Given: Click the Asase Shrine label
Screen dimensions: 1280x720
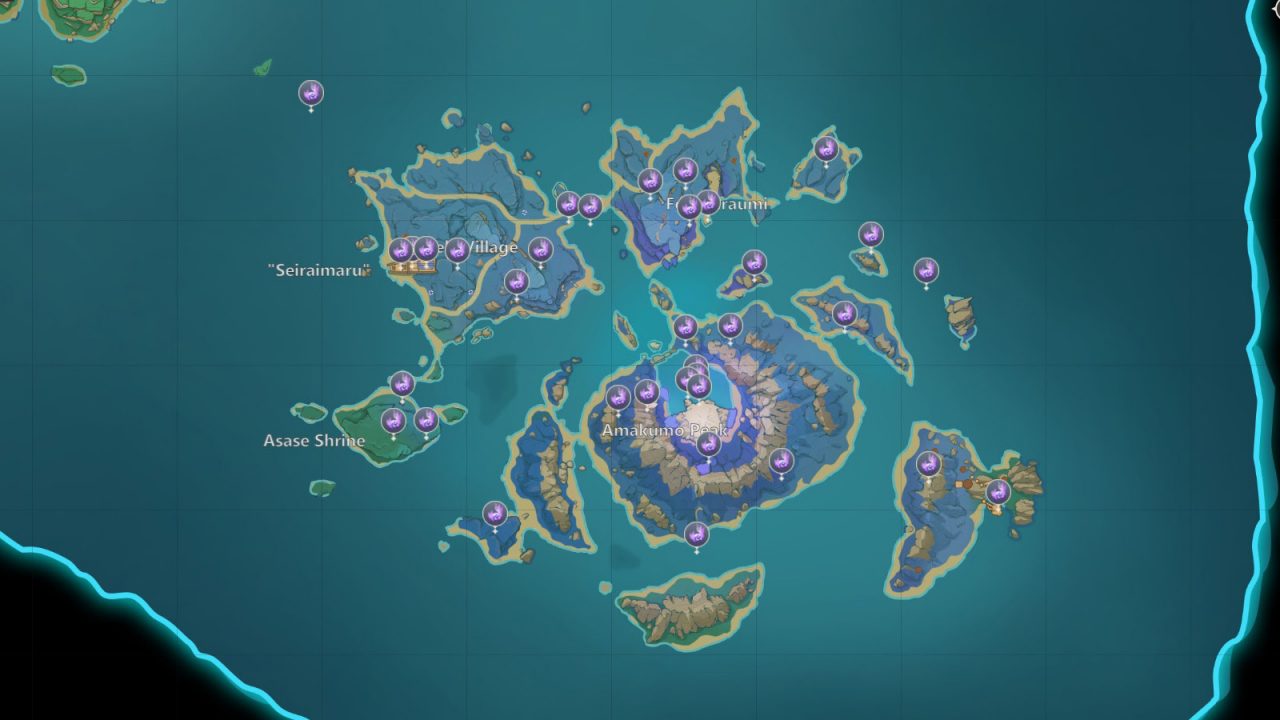Looking at the screenshot, I should tap(316, 438).
